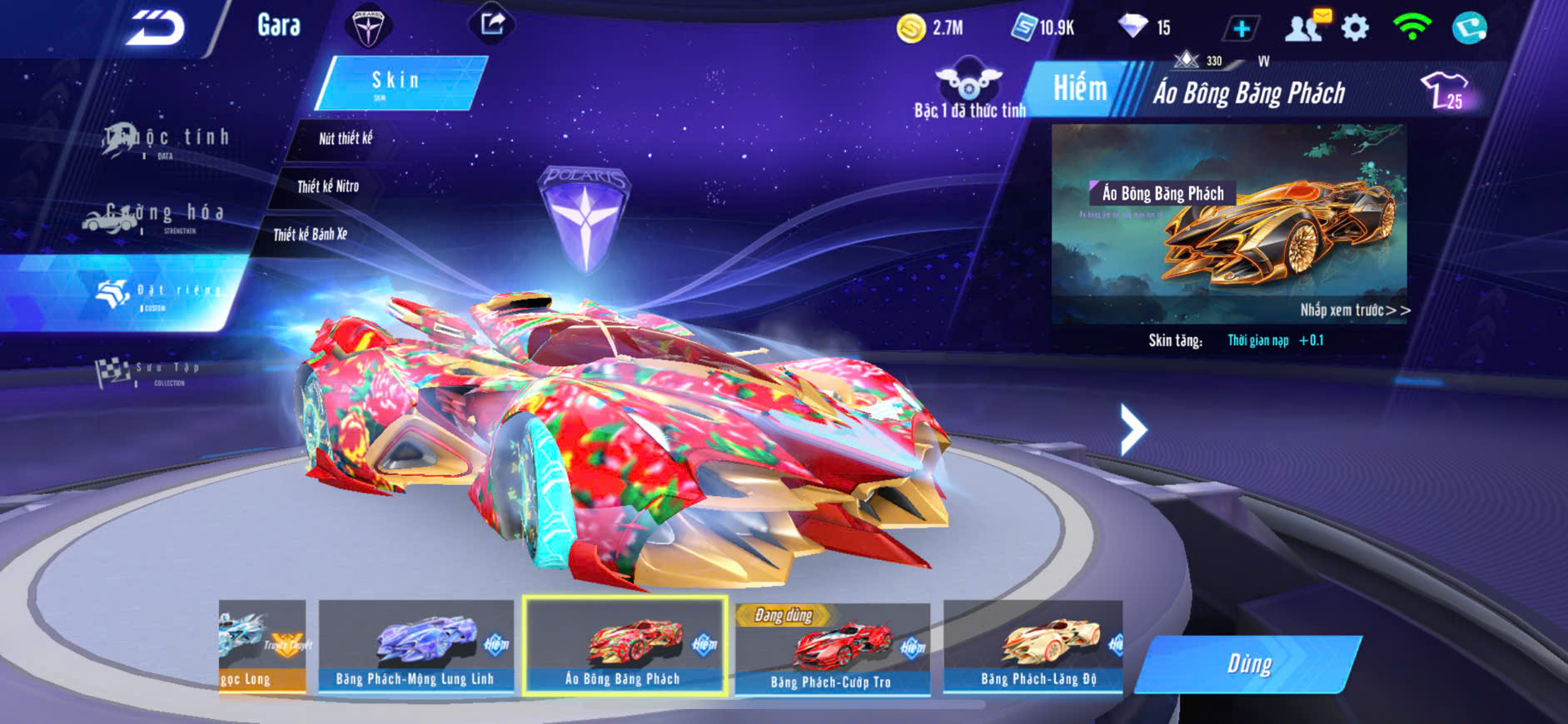Open Thiết kế Nitro section
Image resolution: width=1568 pixels, height=724 pixels.
328,186
